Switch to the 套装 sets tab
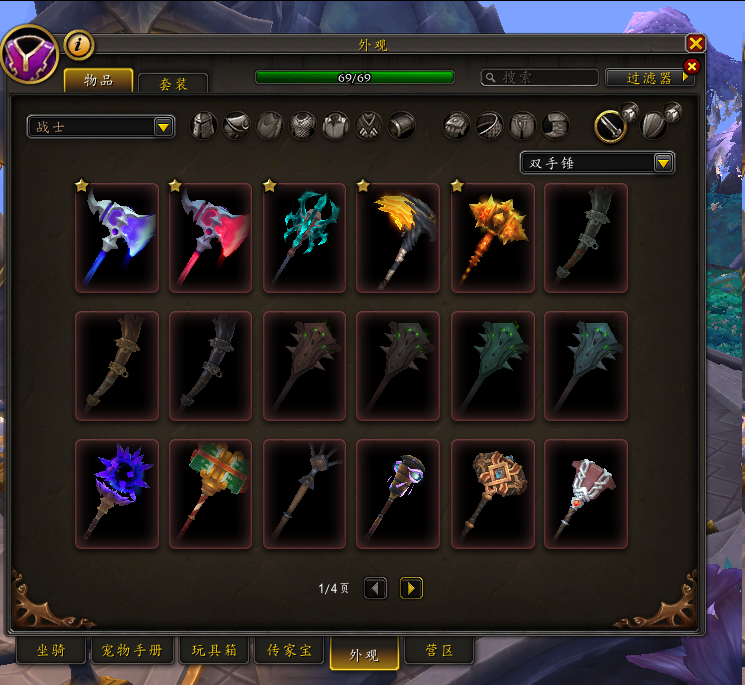The width and height of the screenshot is (745, 685). coord(173,84)
